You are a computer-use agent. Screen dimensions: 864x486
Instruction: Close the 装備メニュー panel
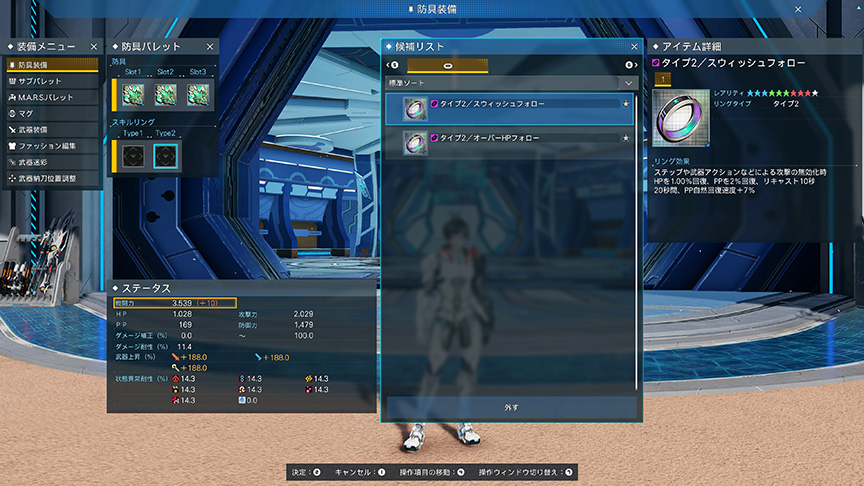pyautogui.click(x=94, y=47)
